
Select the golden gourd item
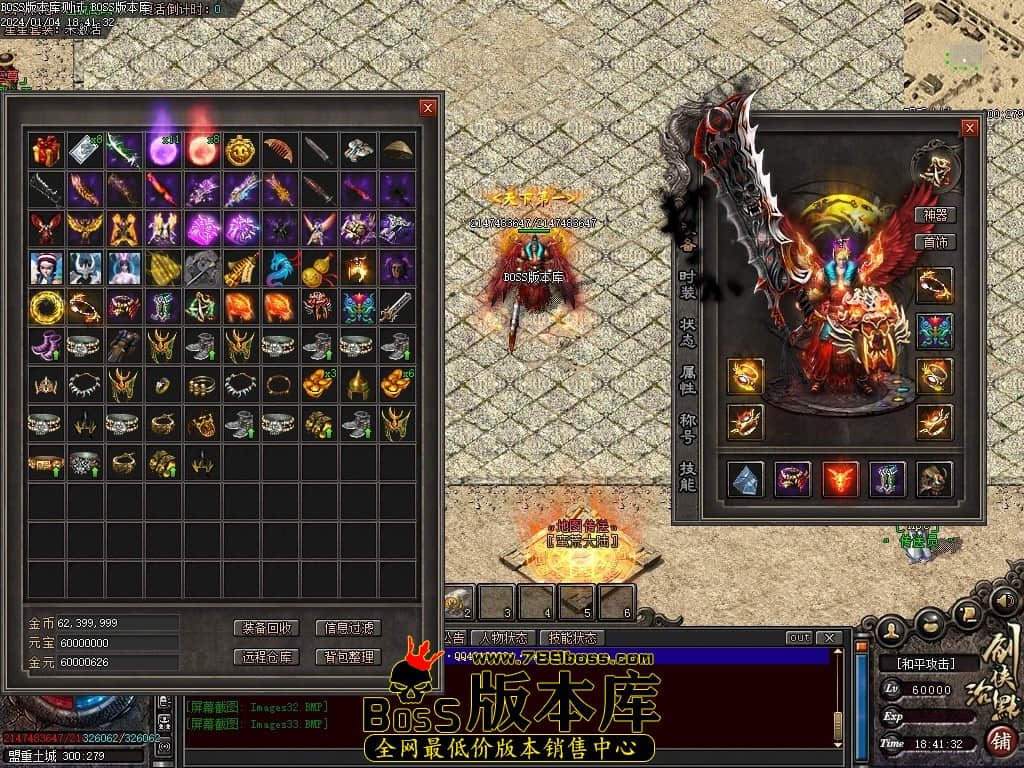click(319, 268)
